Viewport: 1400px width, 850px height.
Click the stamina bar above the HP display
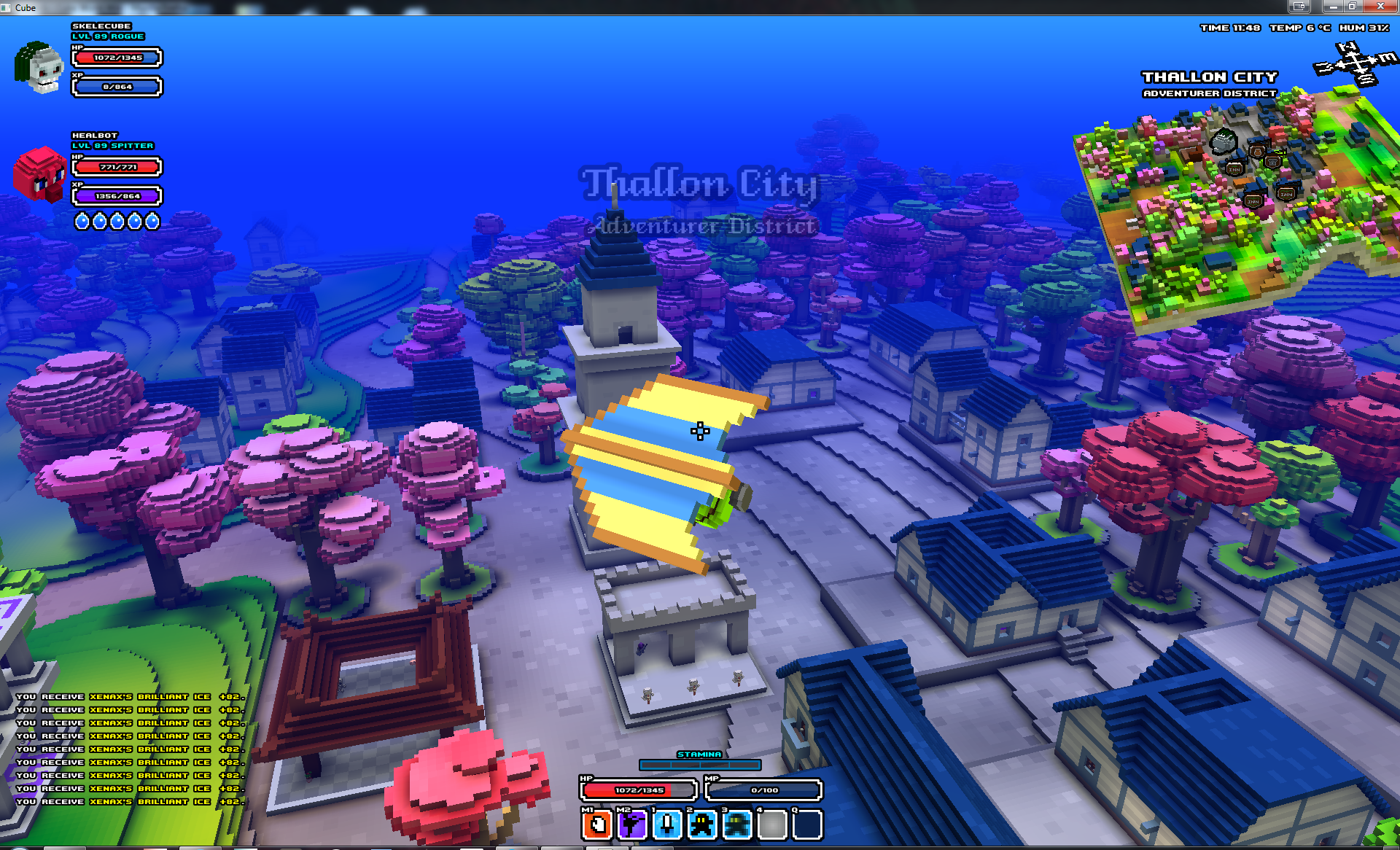tap(700, 765)
